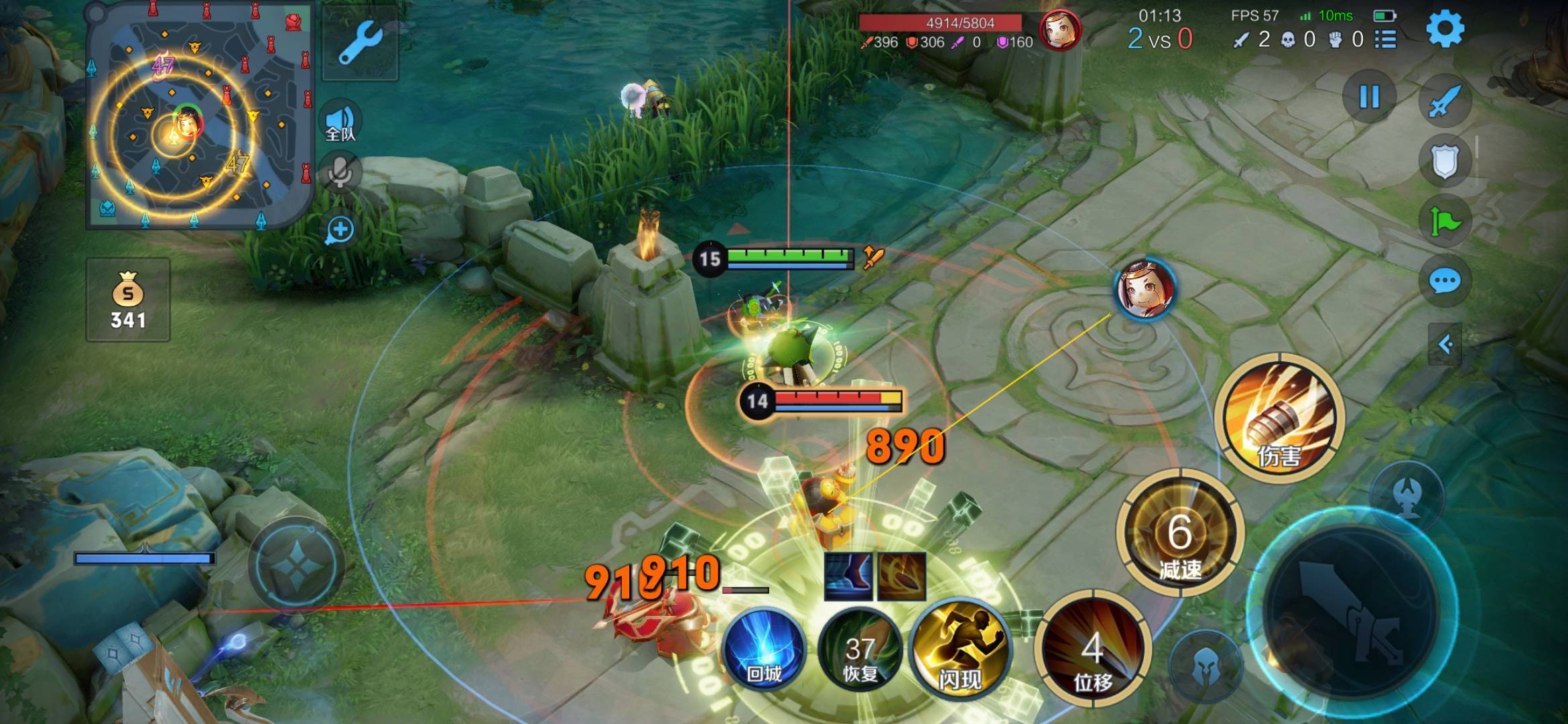1568x724 pixels.
Task: Send the attack signal sword icon
Action: coord(1445,102)
